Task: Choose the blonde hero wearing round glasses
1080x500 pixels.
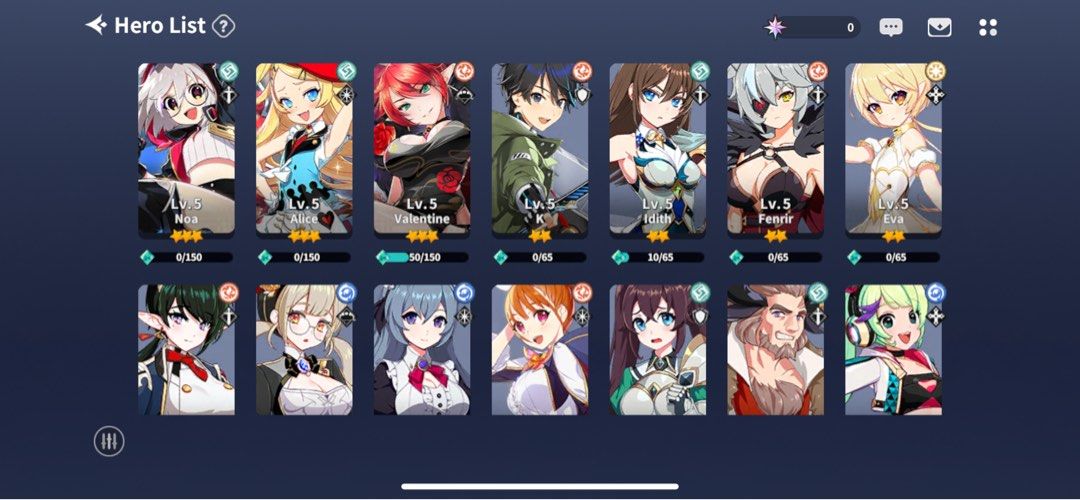Action: pyautogui.click(x=304, y=350)
